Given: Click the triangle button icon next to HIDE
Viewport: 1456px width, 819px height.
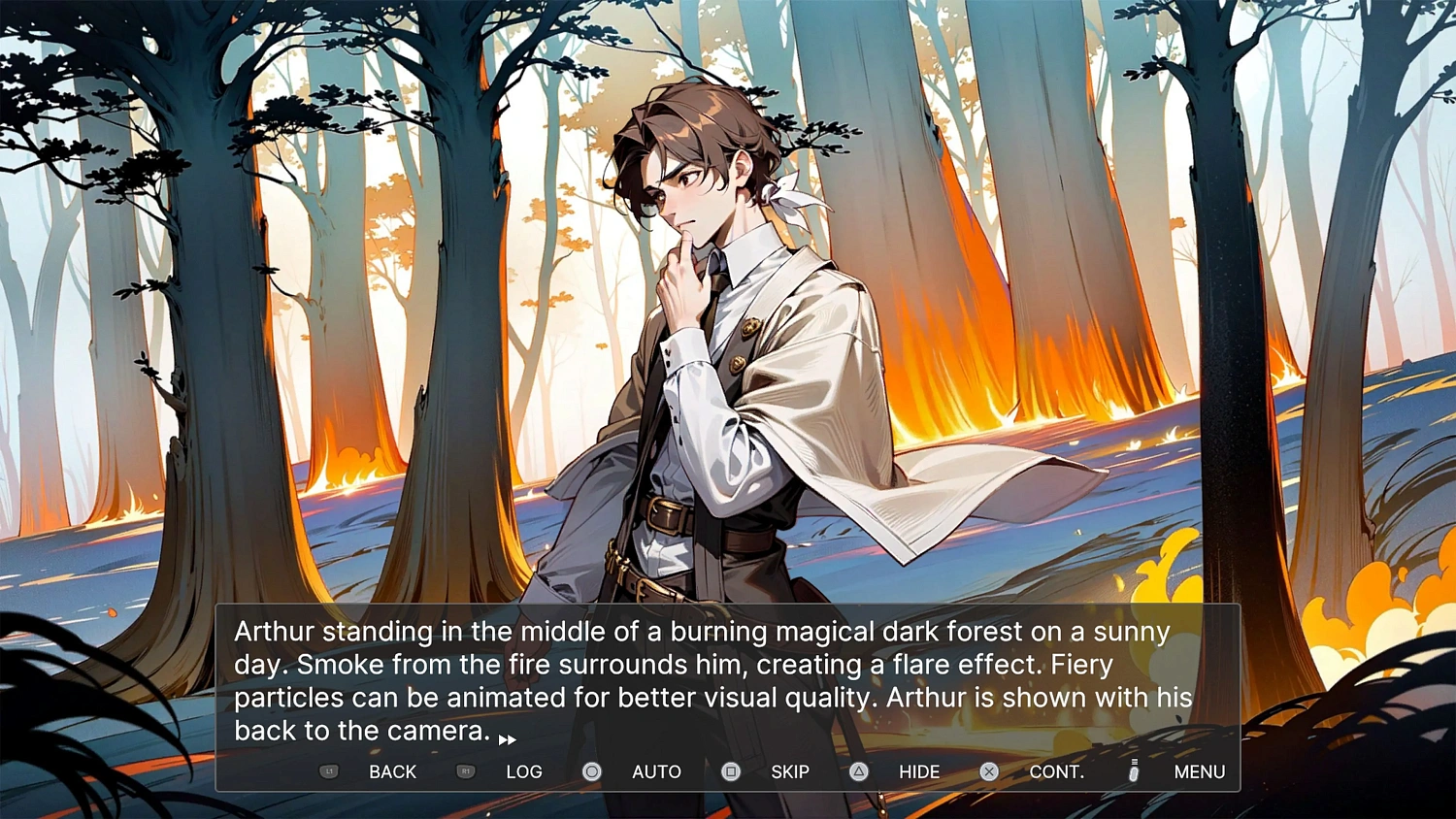Looking at the screenshot, I should 858,771.
